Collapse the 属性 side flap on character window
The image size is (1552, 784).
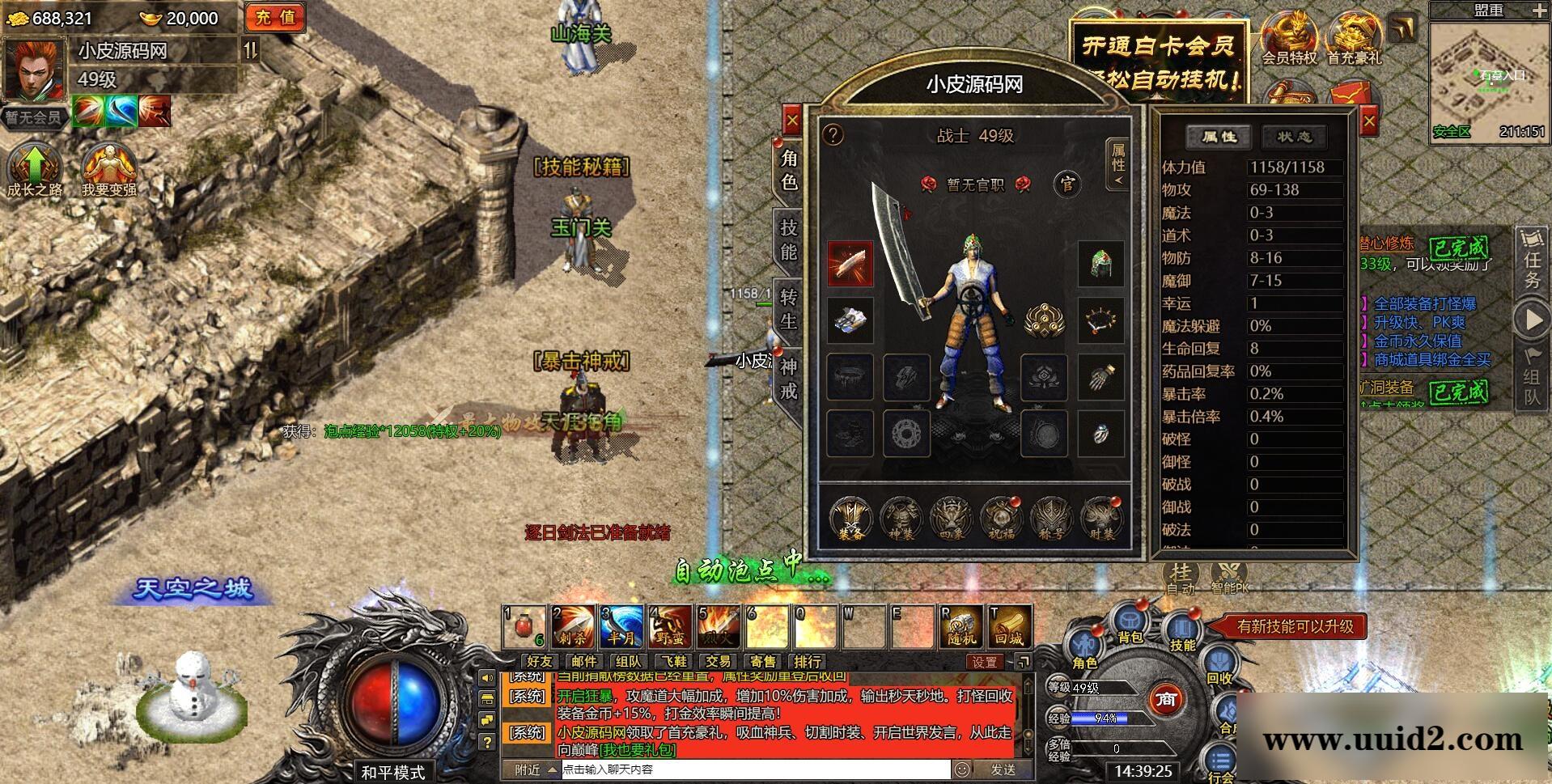[1118, 165]
